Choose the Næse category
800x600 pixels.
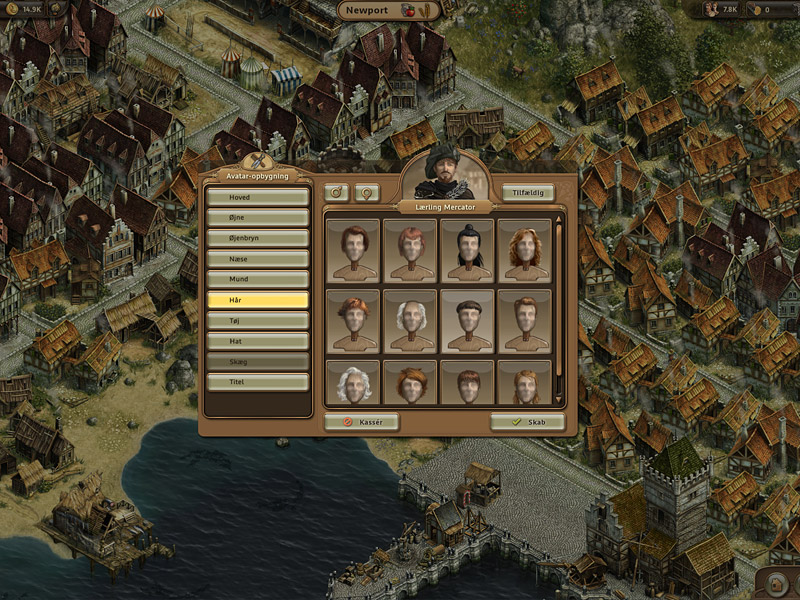(x=257, y=259)
